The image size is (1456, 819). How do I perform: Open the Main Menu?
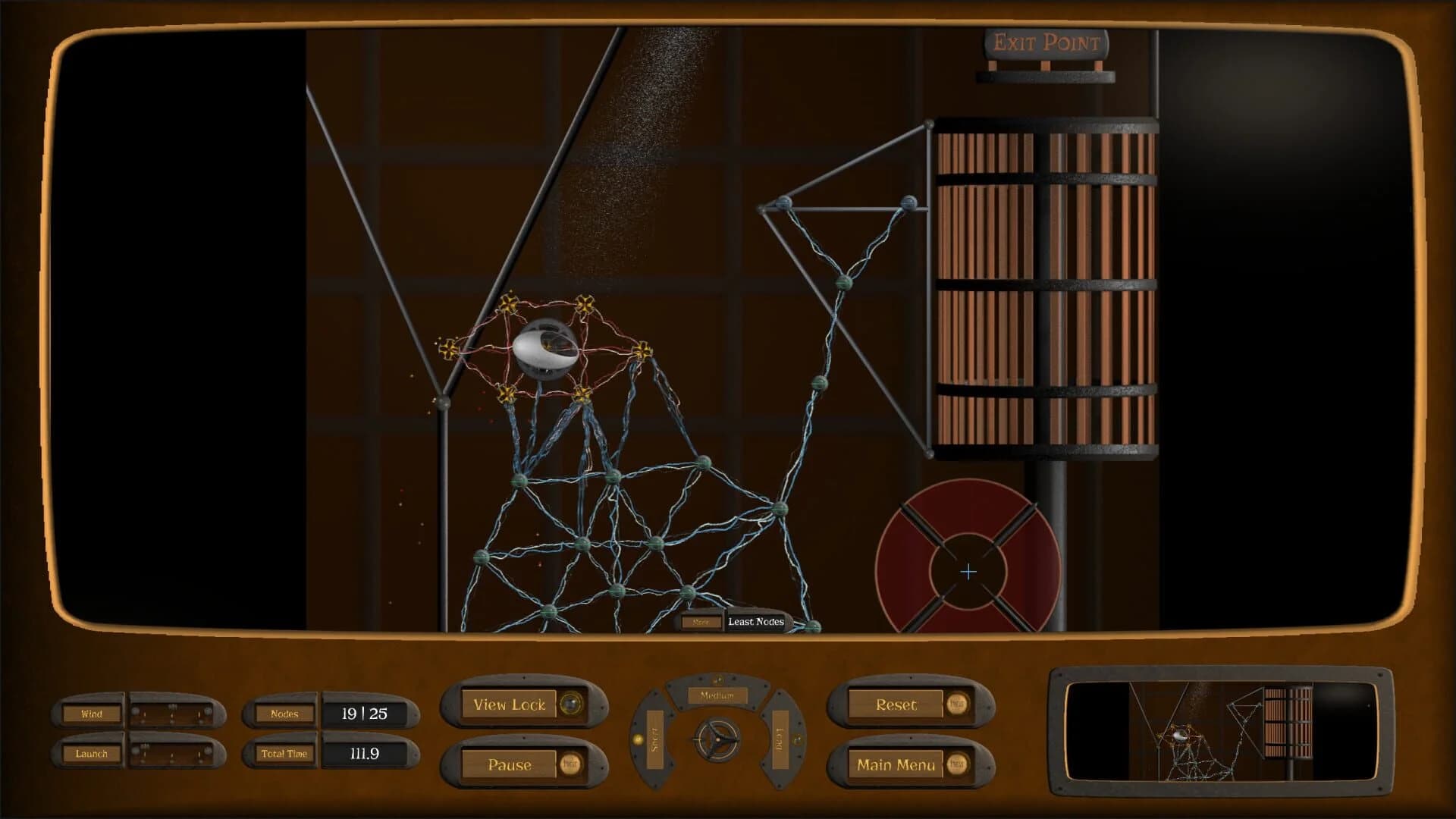coord(897,764)
